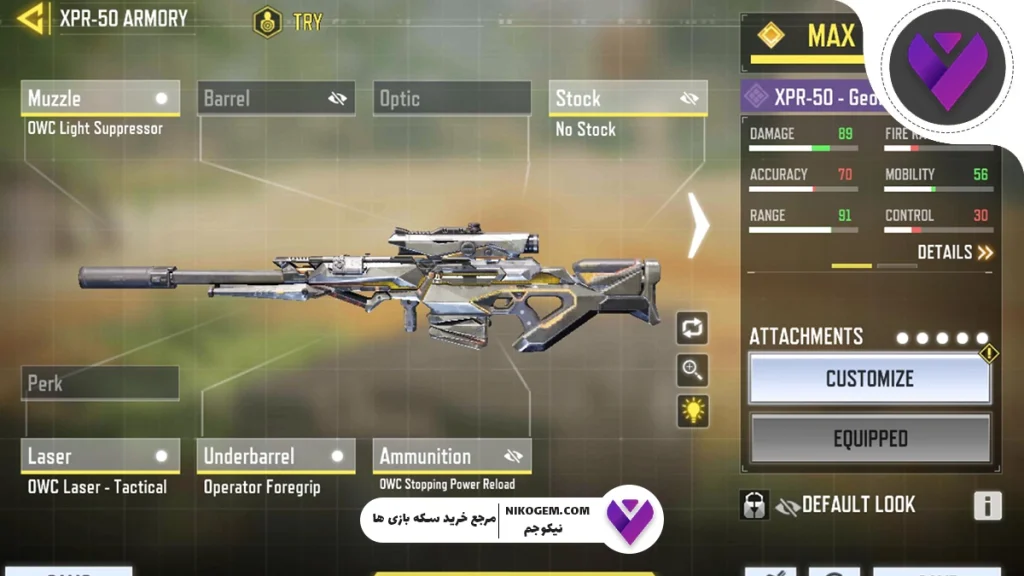Rotate weapon with the swap arrows icon
1024x576 pixels.
coord(692,327)
